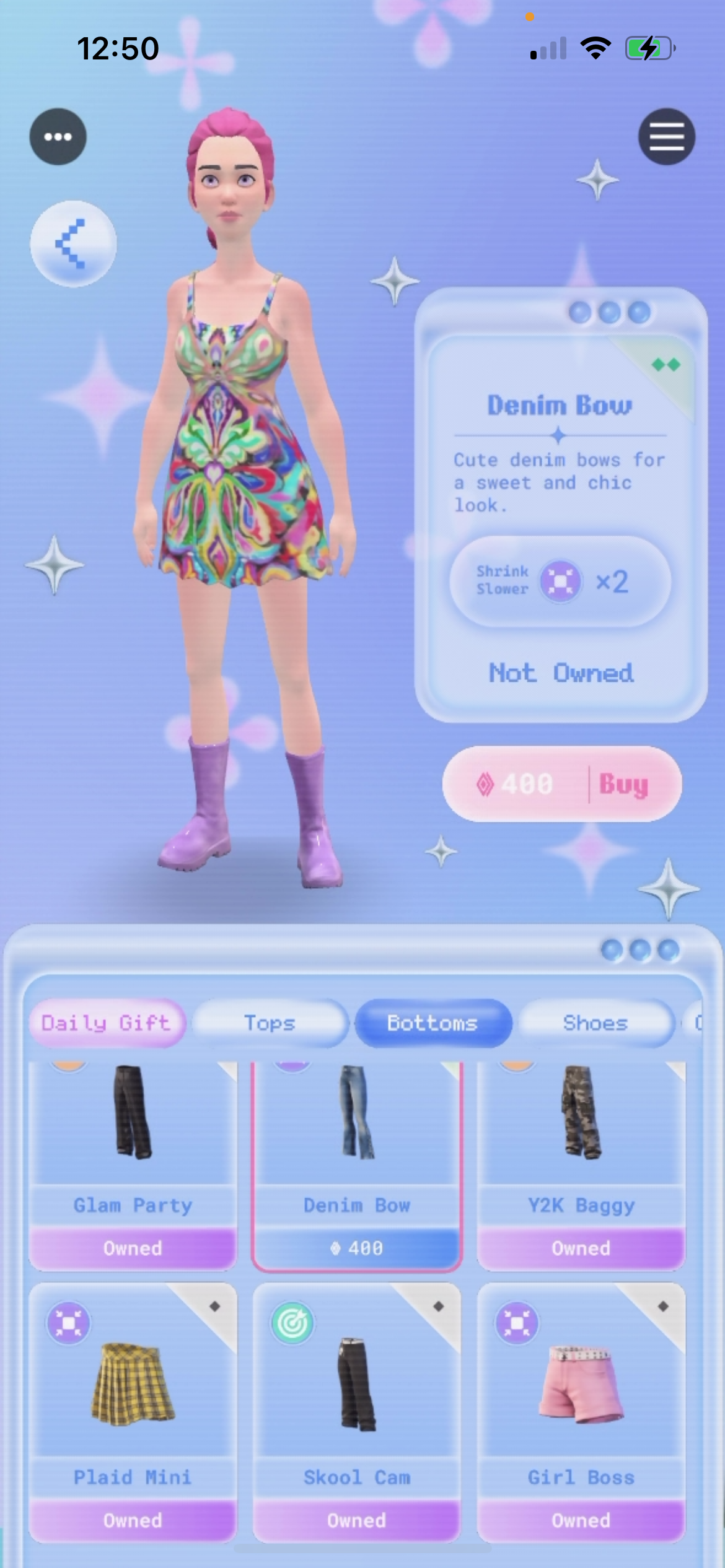Image resolution: width=725 pixels, height=1568 pixels.
Task: Open the Shoes category tab
Action: (x=595, y=1023)
